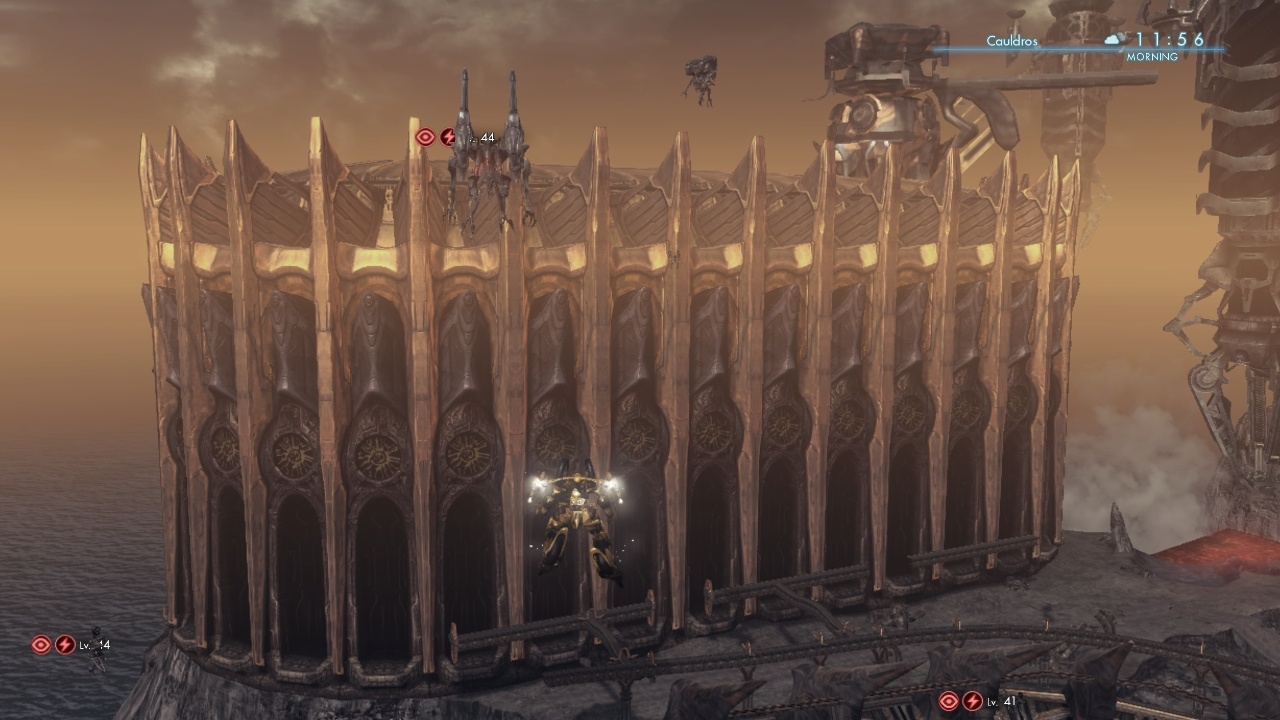
Task: Select the eye icon beside Lv. 41
Action: pos(949,701)
